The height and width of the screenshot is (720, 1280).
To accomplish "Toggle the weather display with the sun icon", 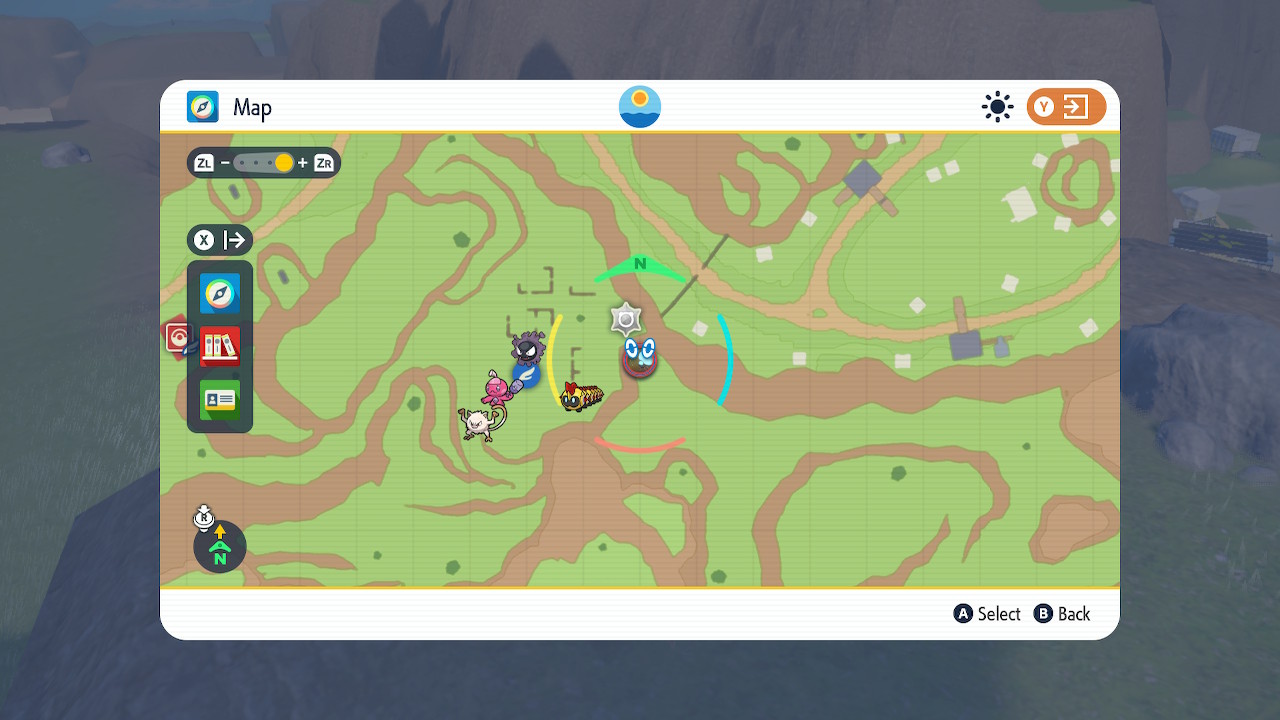I will [997, 107].
